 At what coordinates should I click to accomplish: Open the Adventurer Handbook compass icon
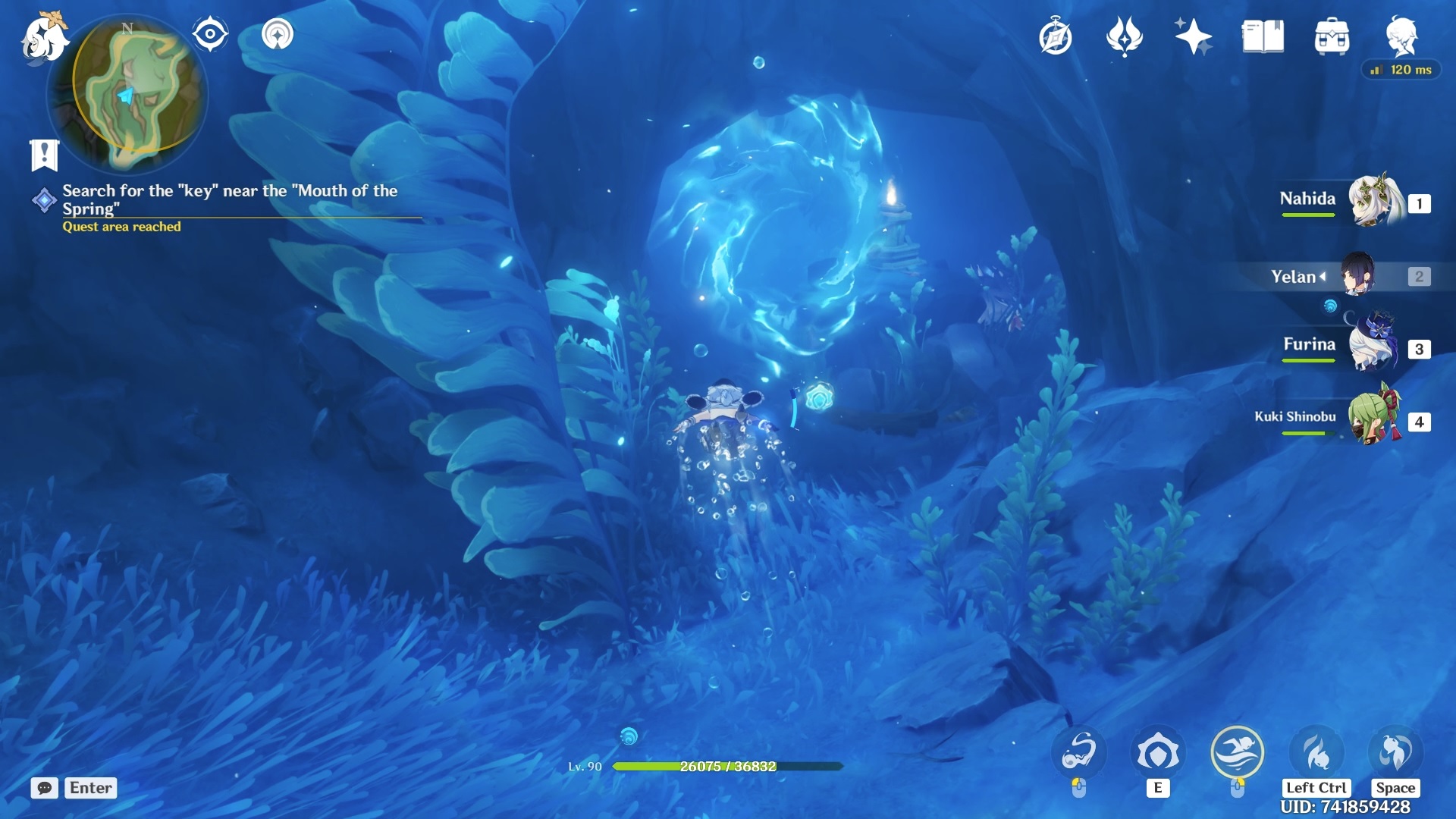(x=1056, y=37)
